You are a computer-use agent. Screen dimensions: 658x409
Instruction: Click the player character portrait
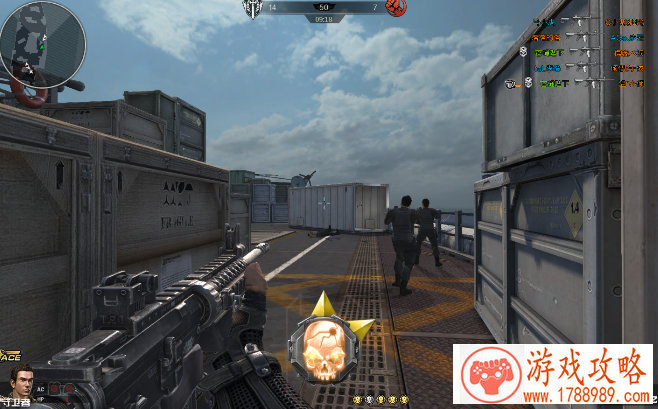pyautogui.click(x=21, y=384)
